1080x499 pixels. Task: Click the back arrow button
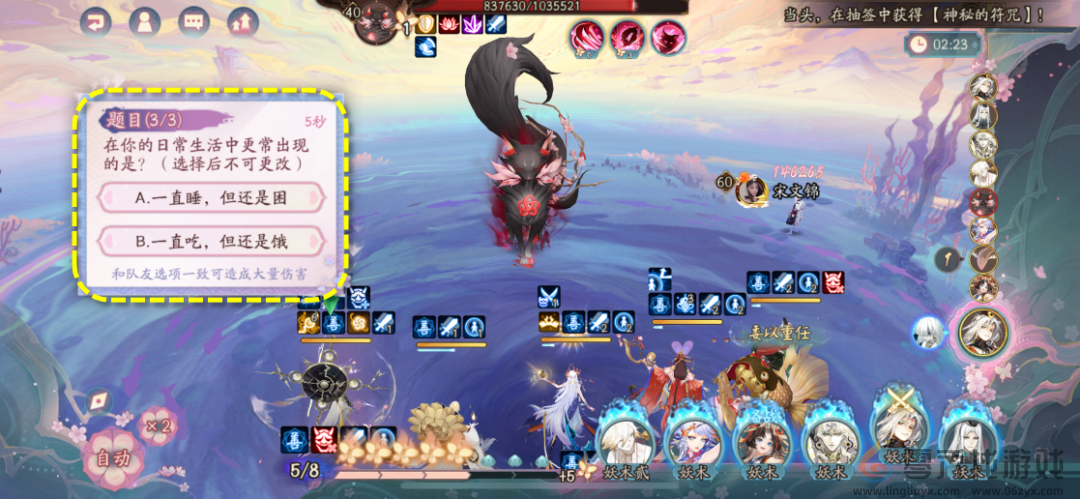(x=97, y=20)
